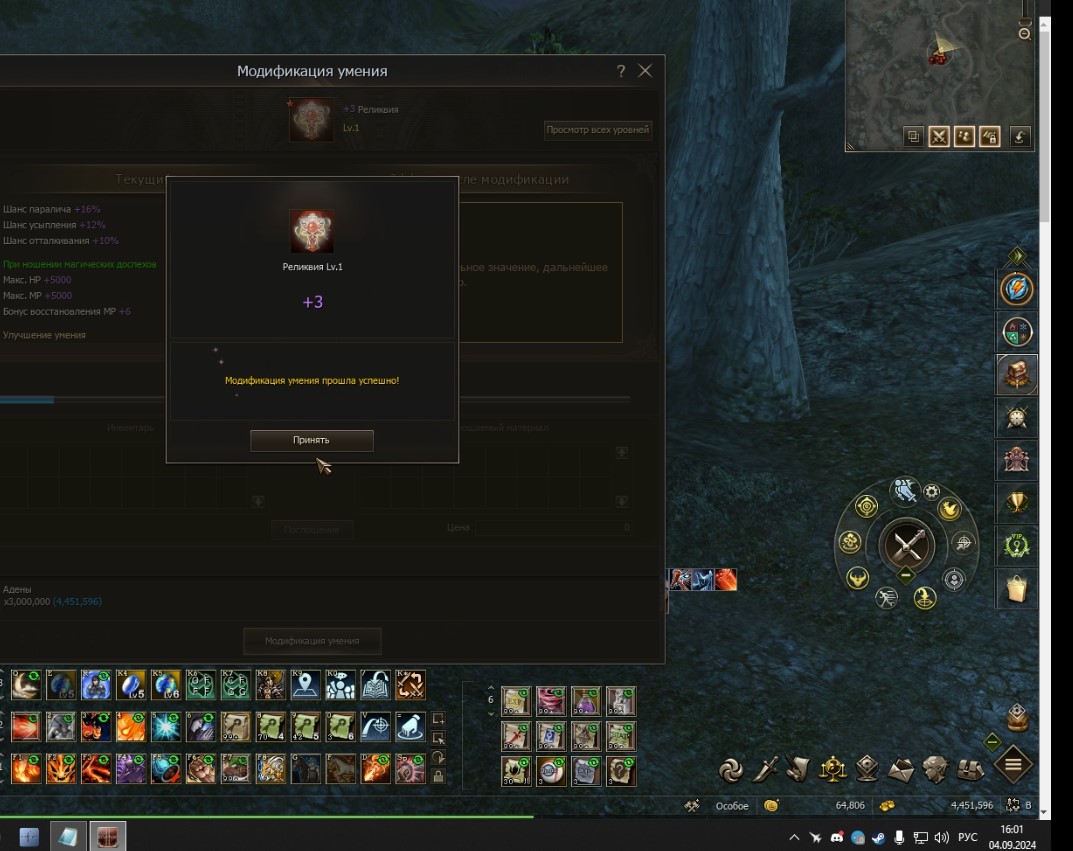Close the Модификация умения window
This screenshot has height=851, width=1073.
645,71
